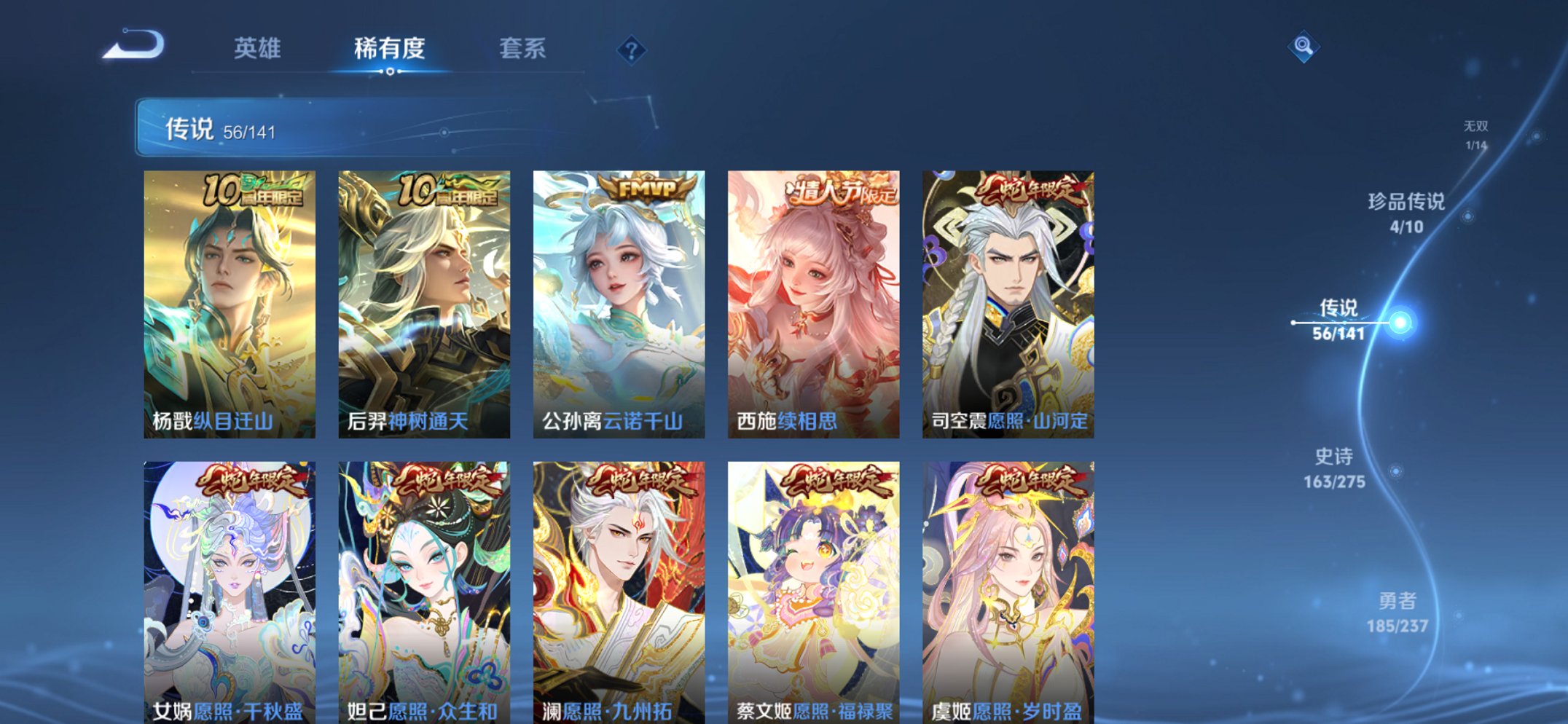Select the 稀有度 tab
Viewport: 1568px width, 724px height.
click(390, 46)
